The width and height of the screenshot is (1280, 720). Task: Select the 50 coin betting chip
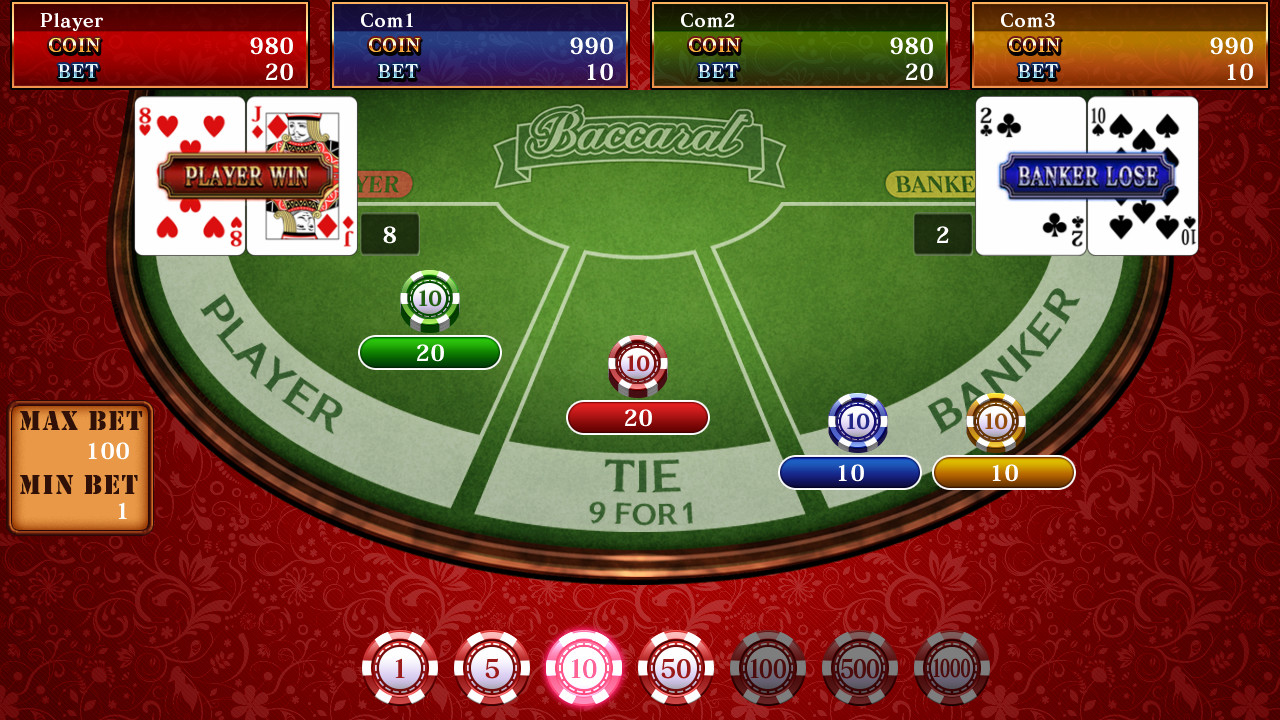point(676,665)
